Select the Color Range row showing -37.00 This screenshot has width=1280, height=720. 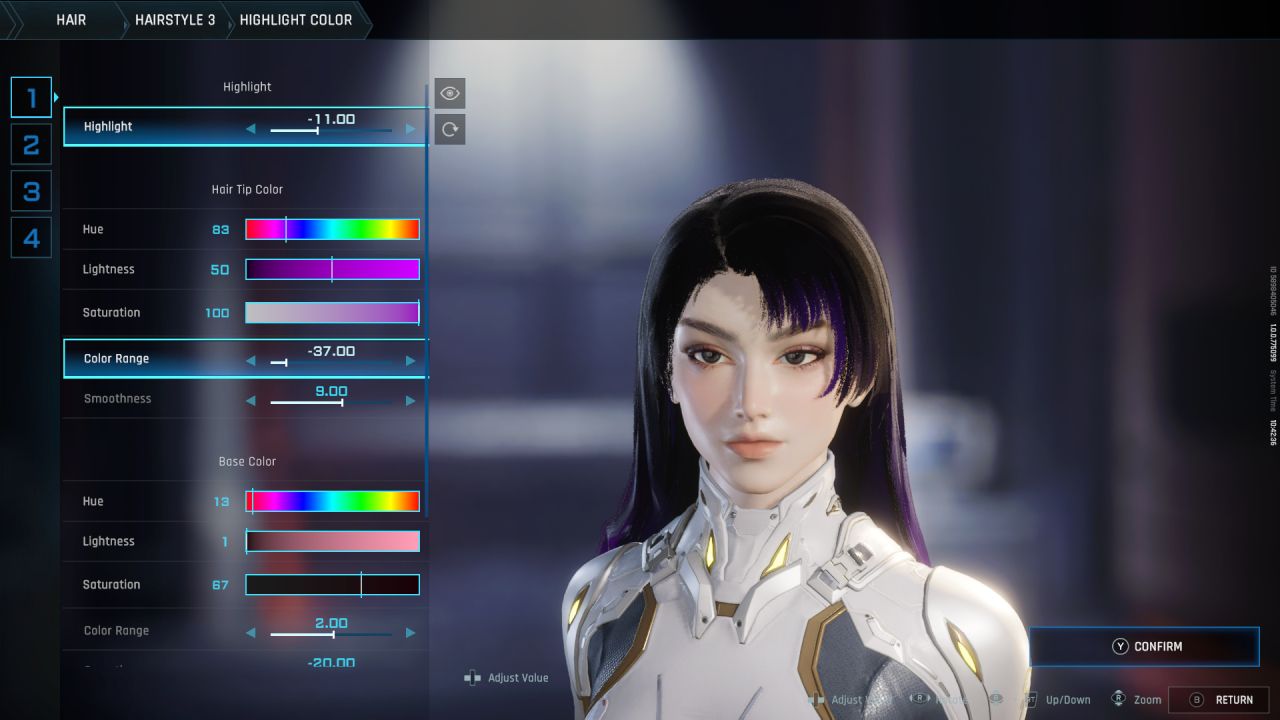(245, 358)
